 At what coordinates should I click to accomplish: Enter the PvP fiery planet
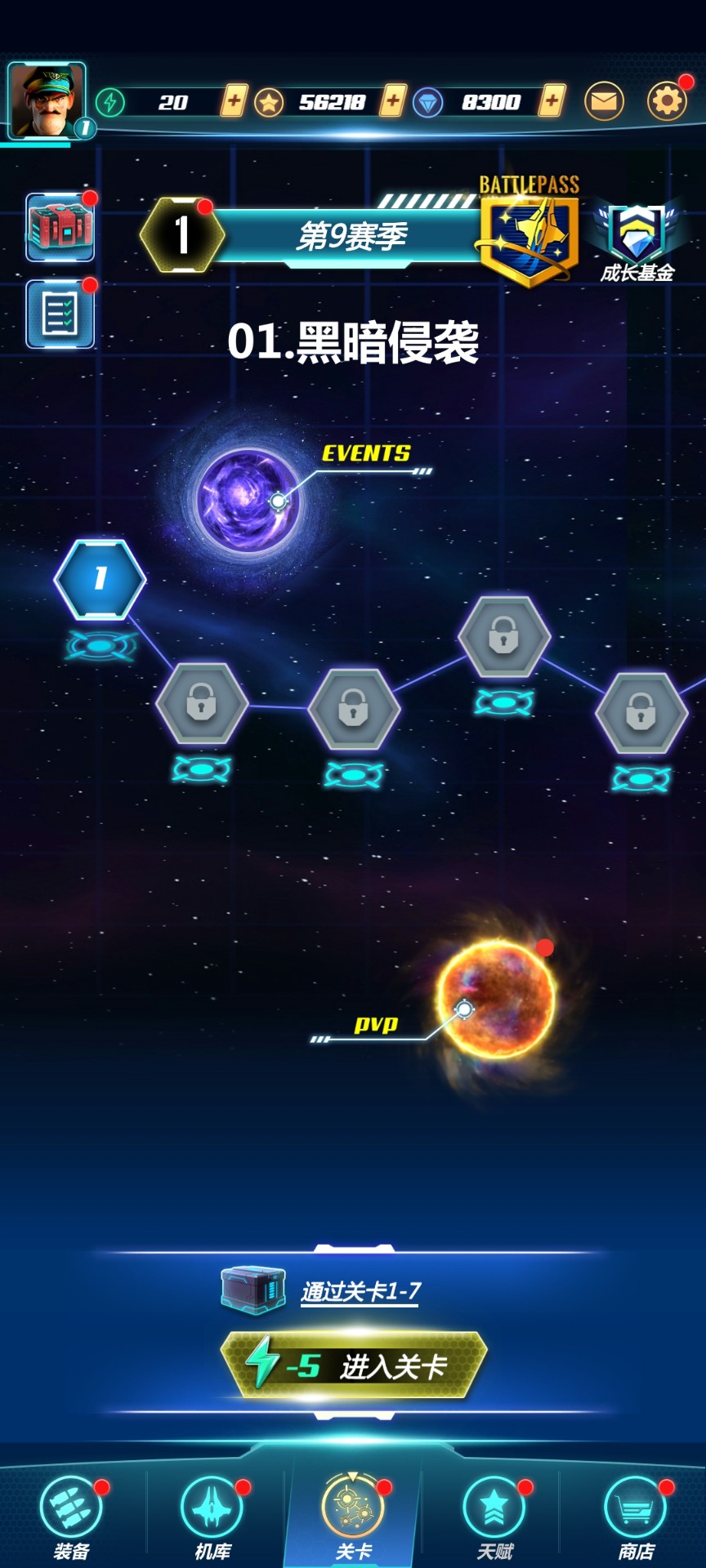tap(496, 998)
